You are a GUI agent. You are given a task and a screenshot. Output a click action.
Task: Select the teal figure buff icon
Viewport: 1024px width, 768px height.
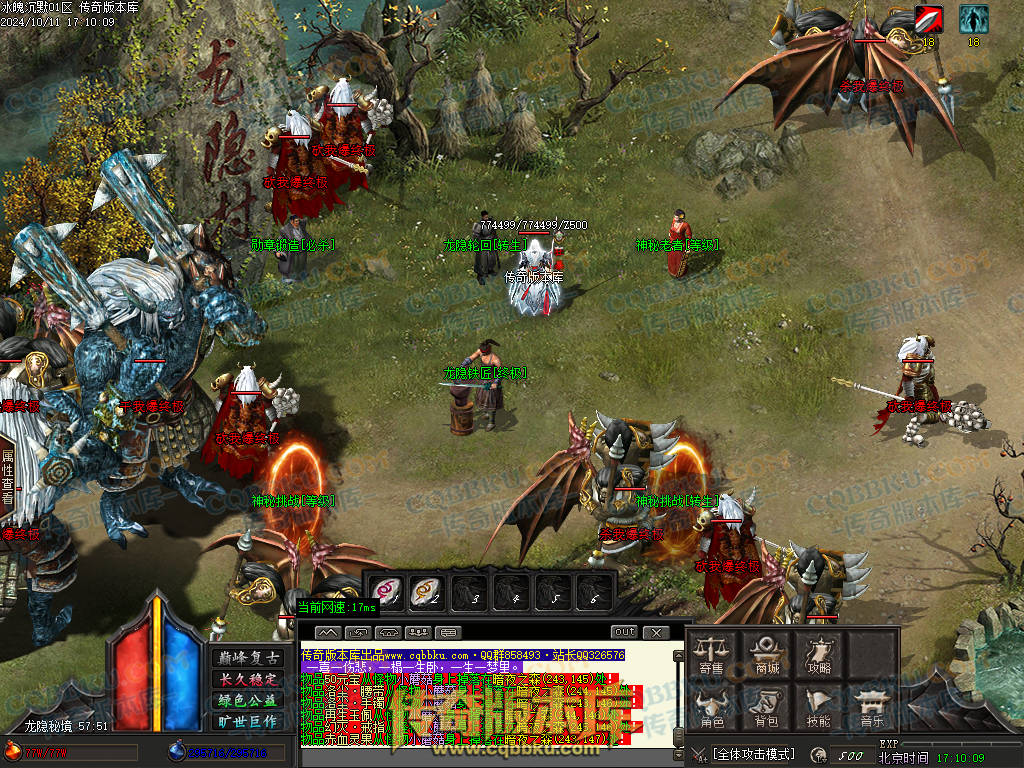point(973,19)
